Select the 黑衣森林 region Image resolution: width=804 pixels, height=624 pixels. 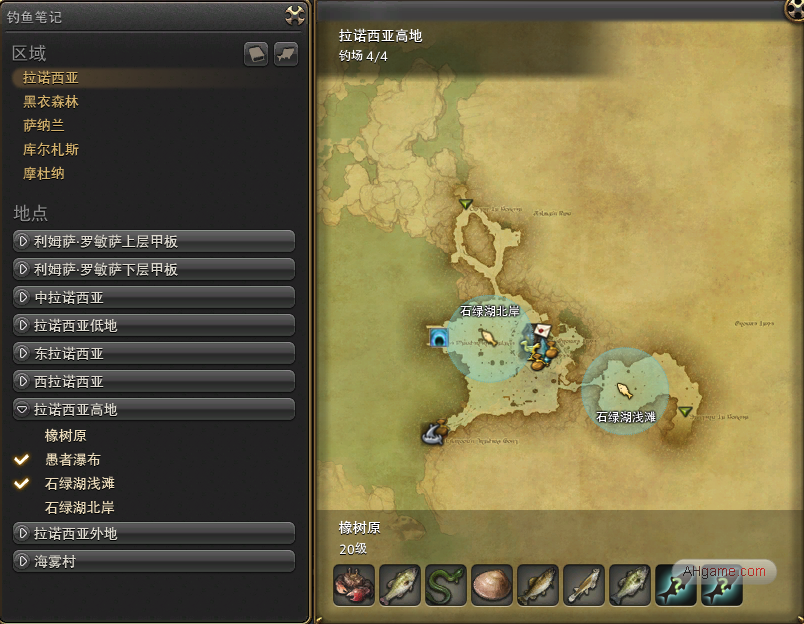click(51, 102)
